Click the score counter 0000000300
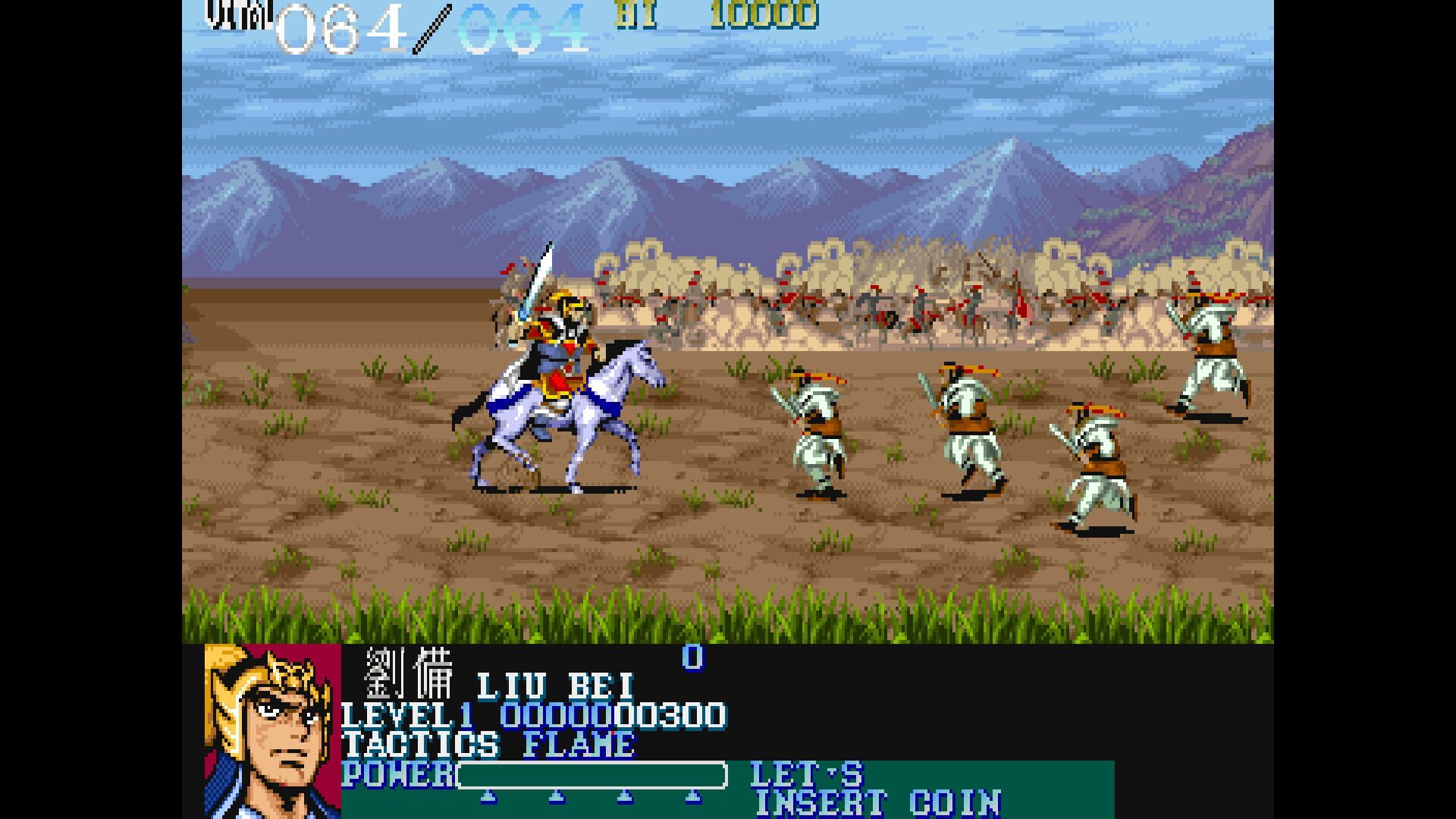The width and height of the screenshot is (1456, 819). click(614, 715)
